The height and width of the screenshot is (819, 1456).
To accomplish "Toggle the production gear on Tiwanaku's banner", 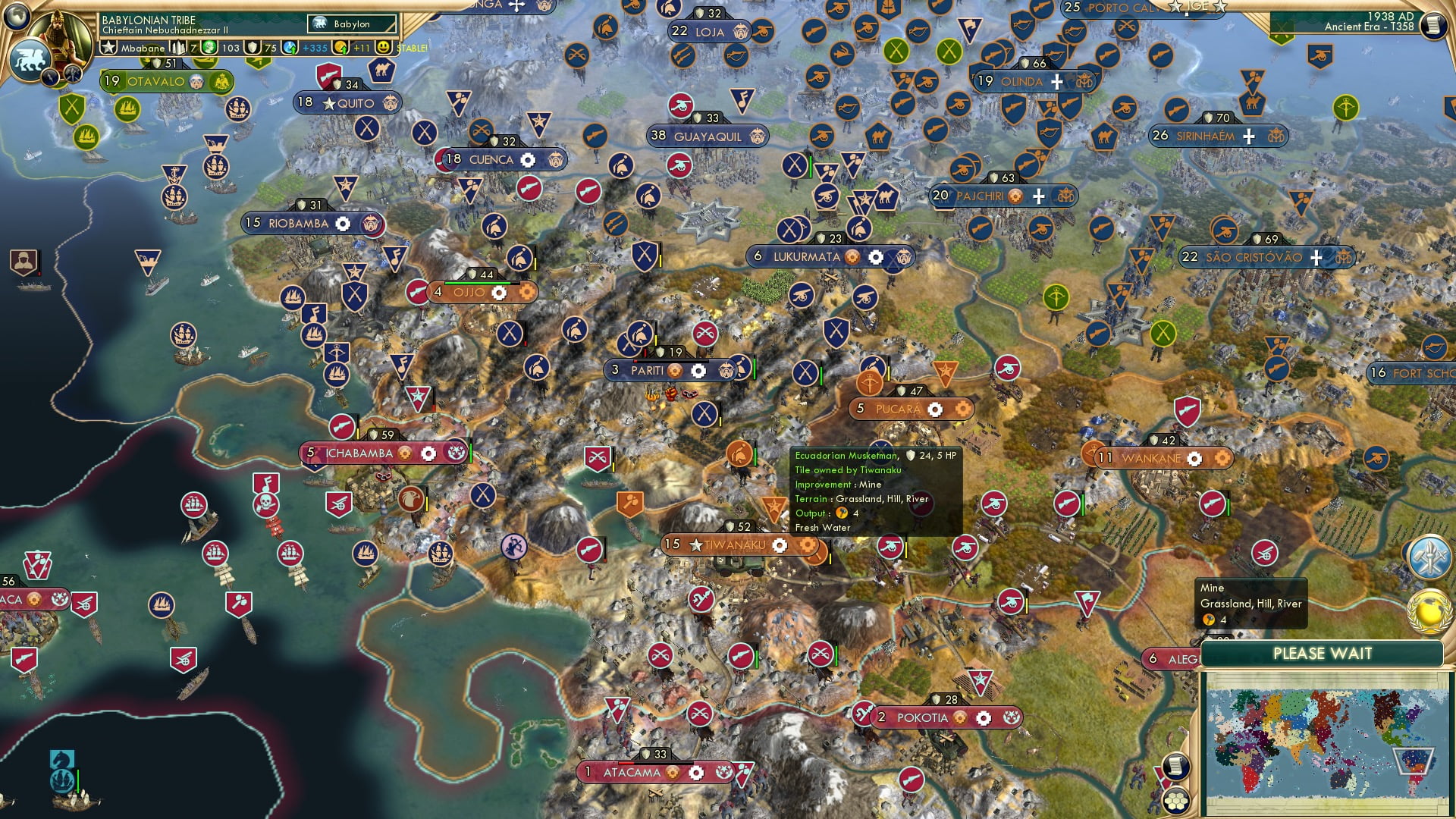I will [x=780, y=545].
